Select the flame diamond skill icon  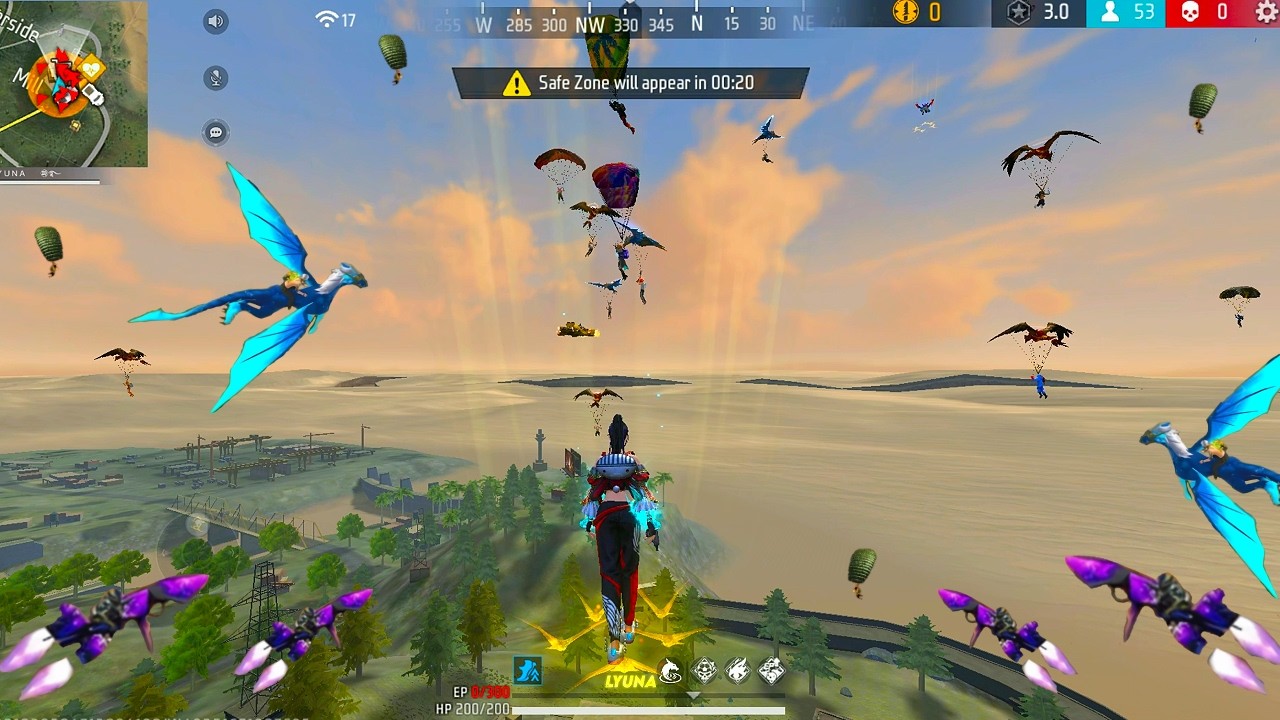pos(738,670)
